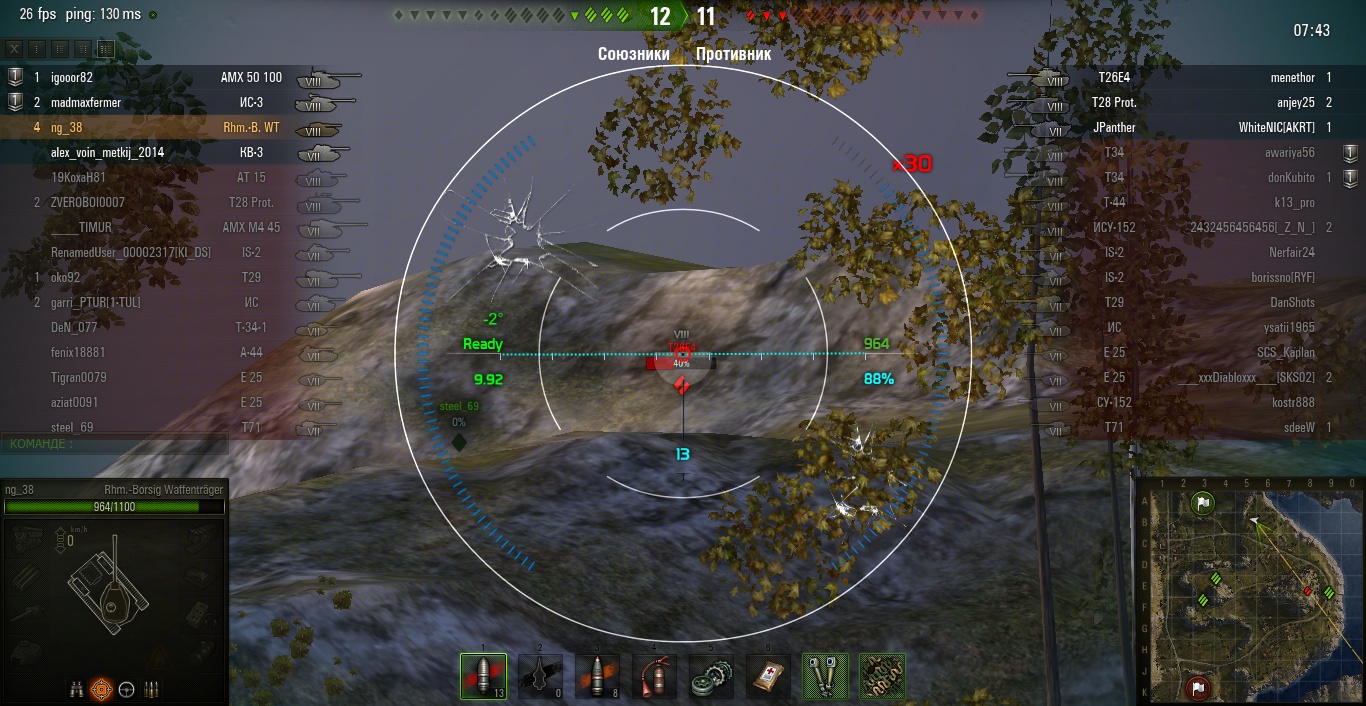Click the steering wheel icon in damage panel
Viewport: 1366px width, 706px height.
click(x=127, y=689)
